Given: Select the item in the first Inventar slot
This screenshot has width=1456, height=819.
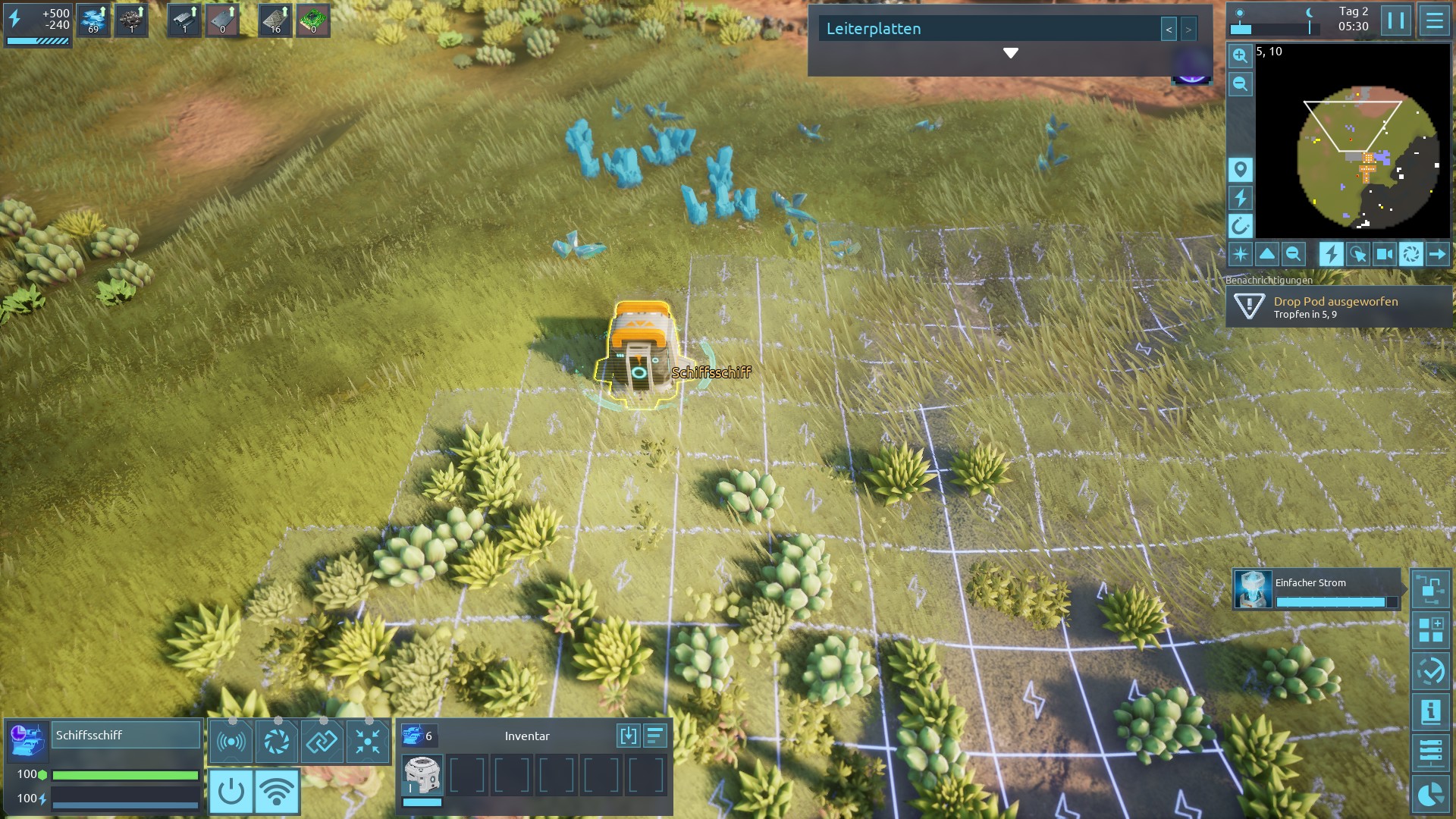Looking at the screenshot, I should [x=422, y=776].
